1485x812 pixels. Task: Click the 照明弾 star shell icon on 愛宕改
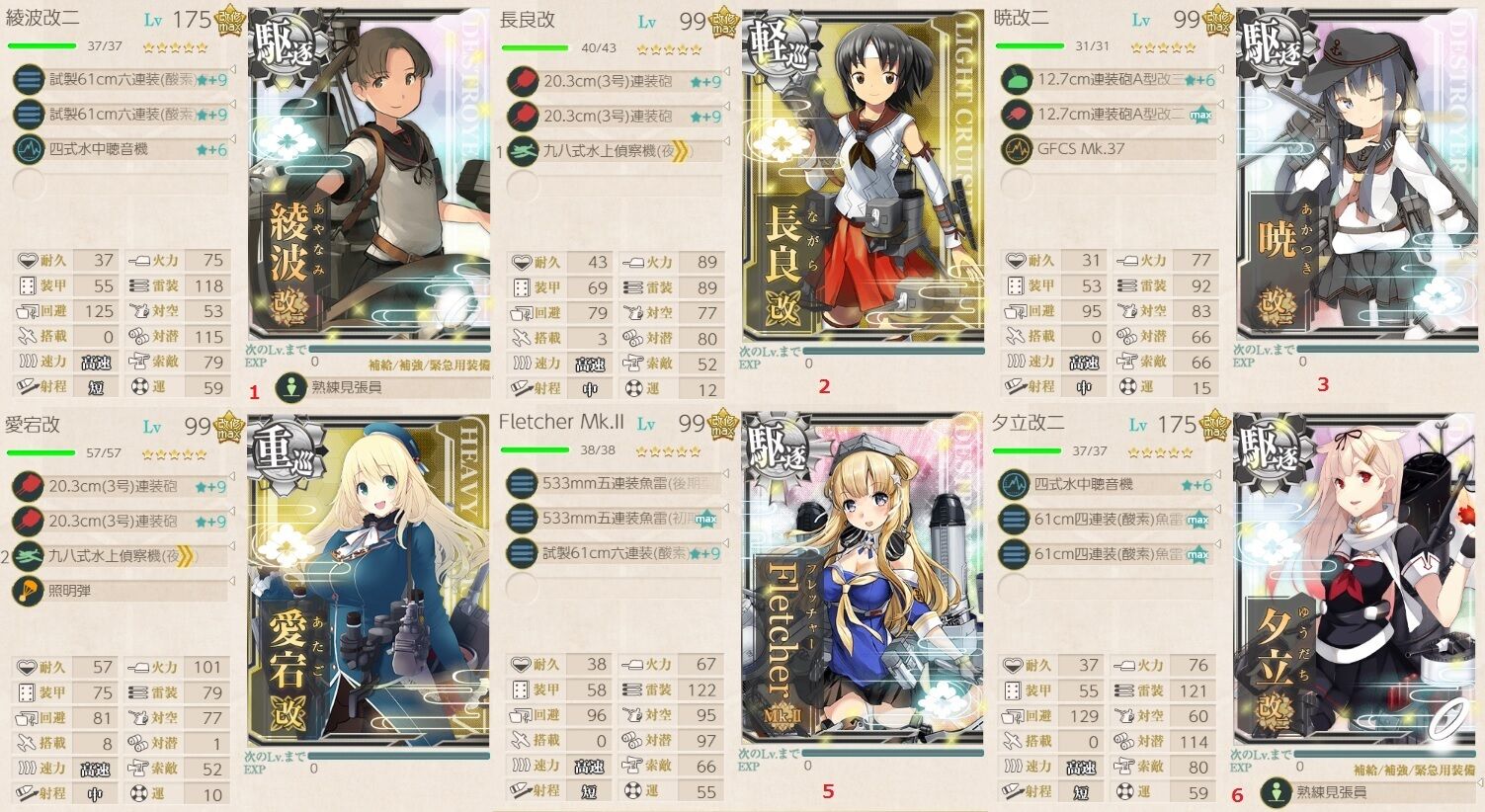tap(27, 592)
